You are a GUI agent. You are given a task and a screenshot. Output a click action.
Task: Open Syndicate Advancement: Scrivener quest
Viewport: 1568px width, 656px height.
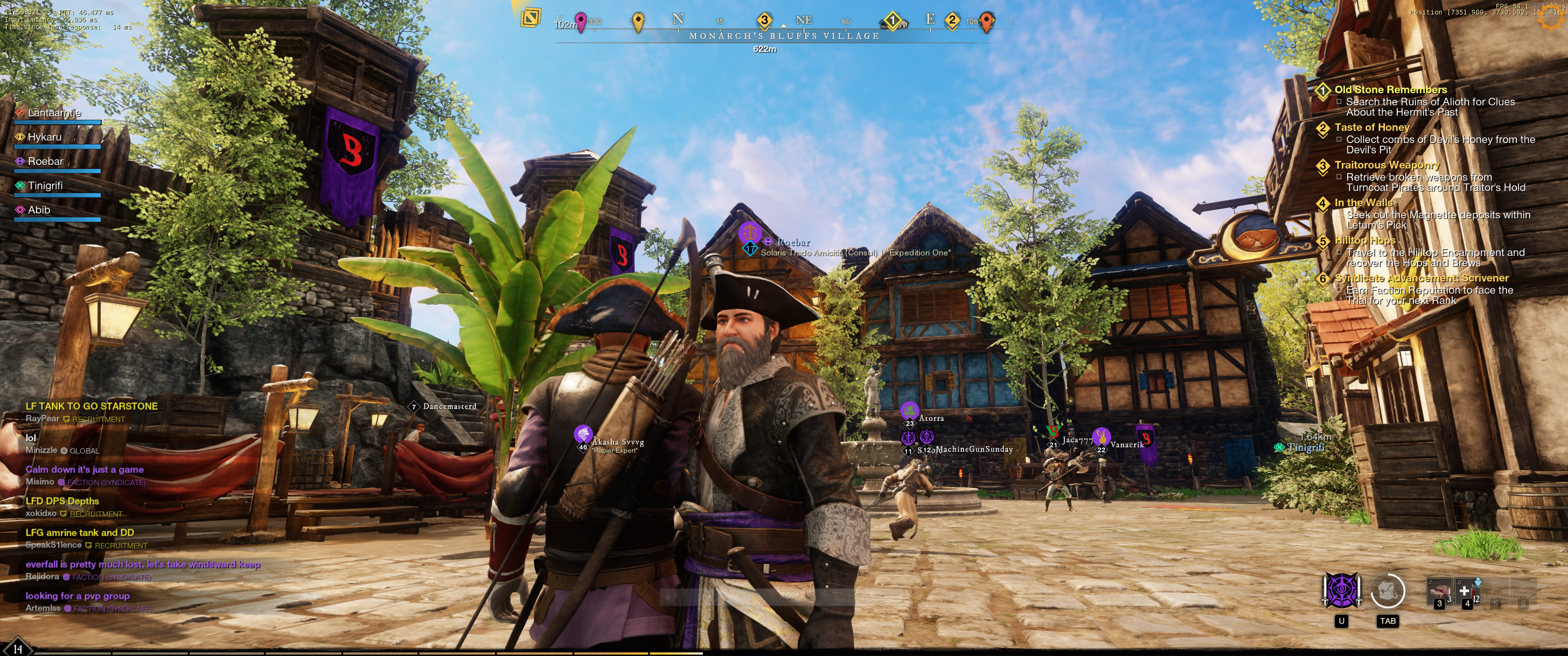(1421, 279)
